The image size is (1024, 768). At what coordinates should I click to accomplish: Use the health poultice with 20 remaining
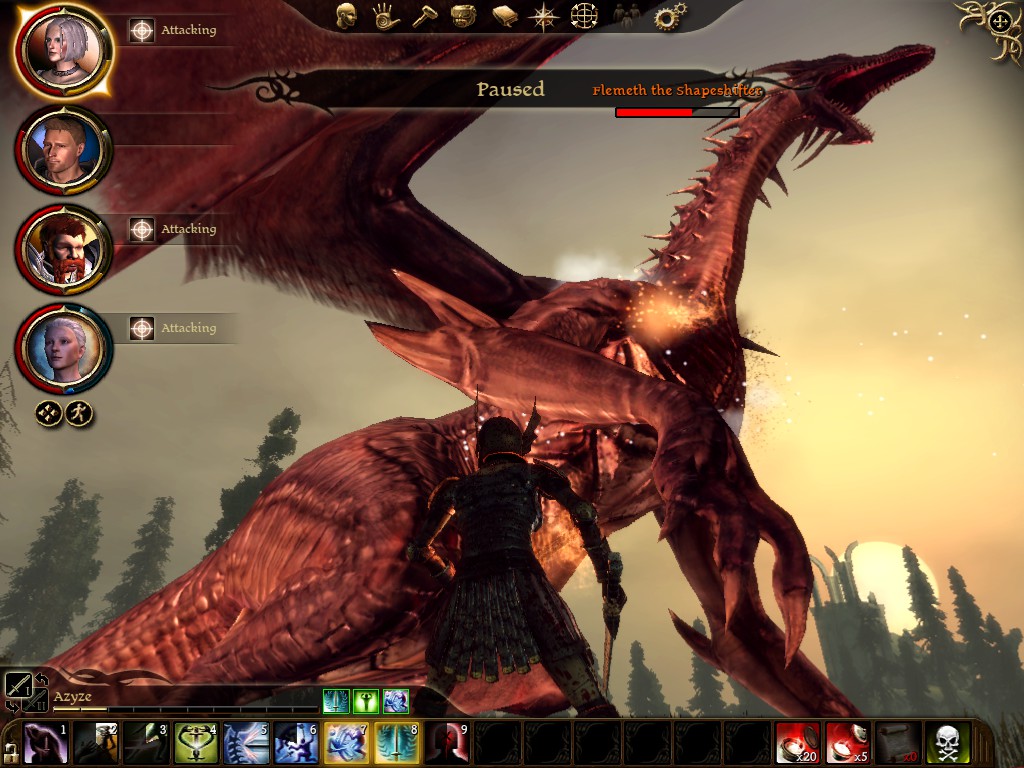coord(798,743)
